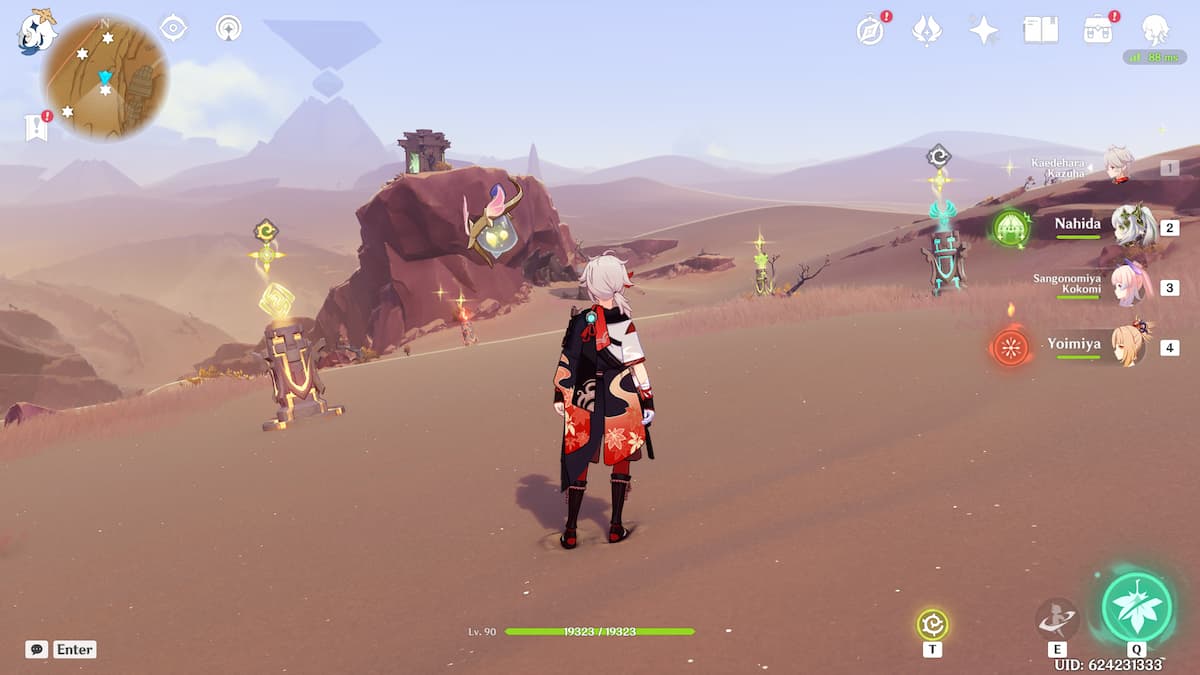This screenshot has width=1200, height=675.
Task: Open the battle pass icon
Action: tap(927, 30)
